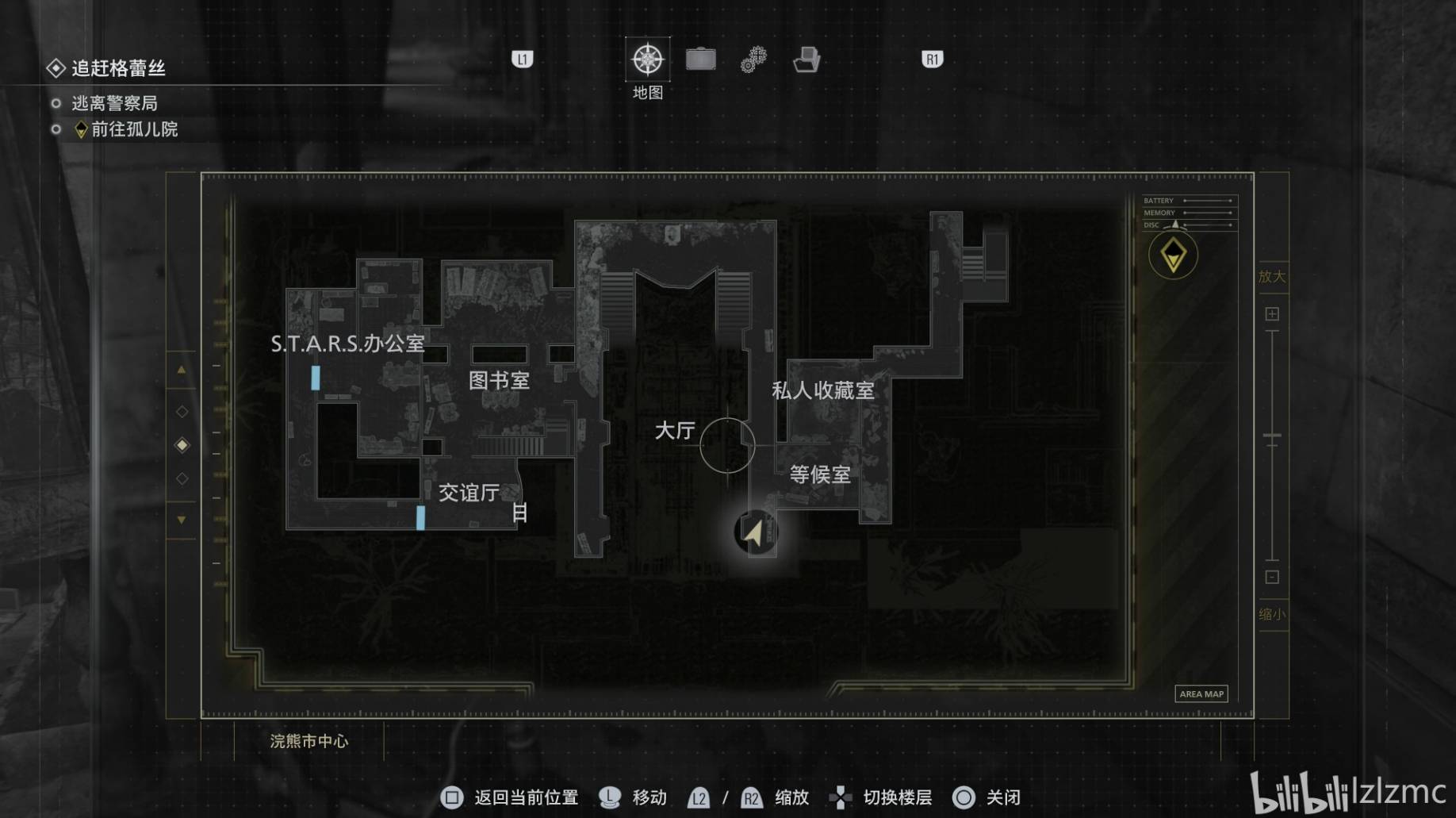Select the 图书室 room label
The image size is (1456, 818).
[x=499, y=381]
